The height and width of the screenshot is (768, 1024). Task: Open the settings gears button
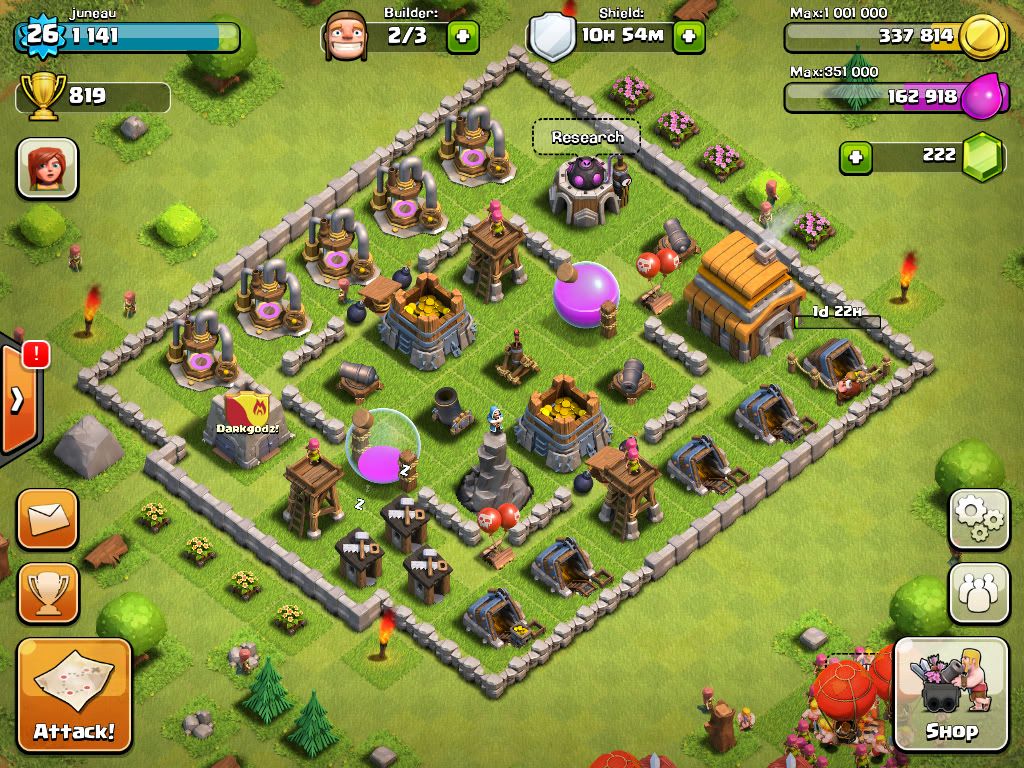pyautogui.click(x=978, y=518)
